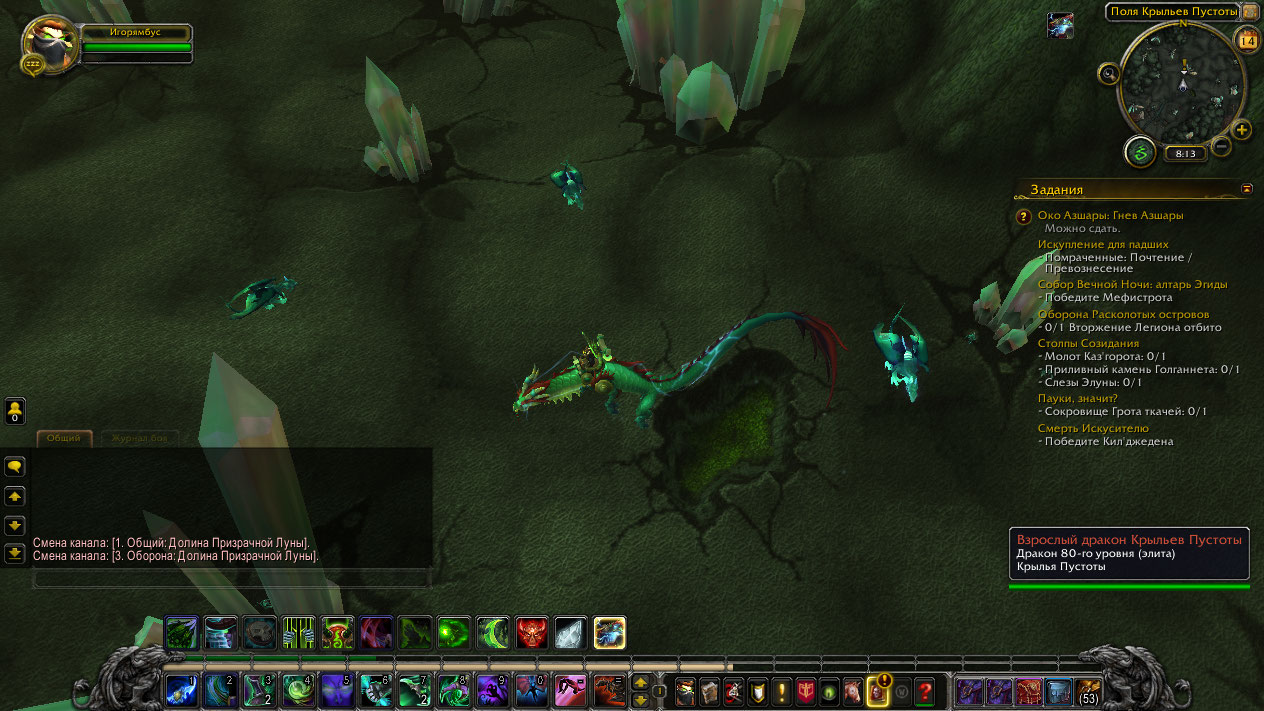Toggle the minimap tracking magnifier button
The width and height of the screenshot is (1264, 711).
coord(1108,73)
